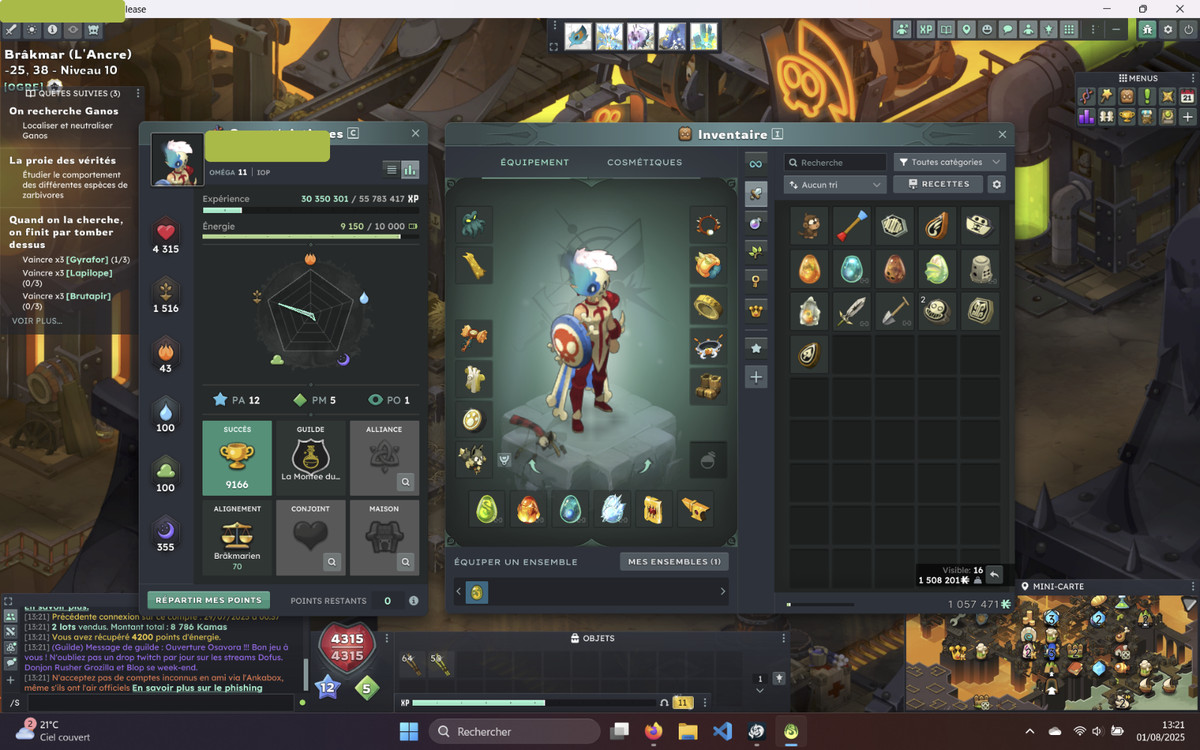The width and height of the screenshot is (1200, 750).
Task: Open Firefox from the Windows taskbar
Action: 653,731
